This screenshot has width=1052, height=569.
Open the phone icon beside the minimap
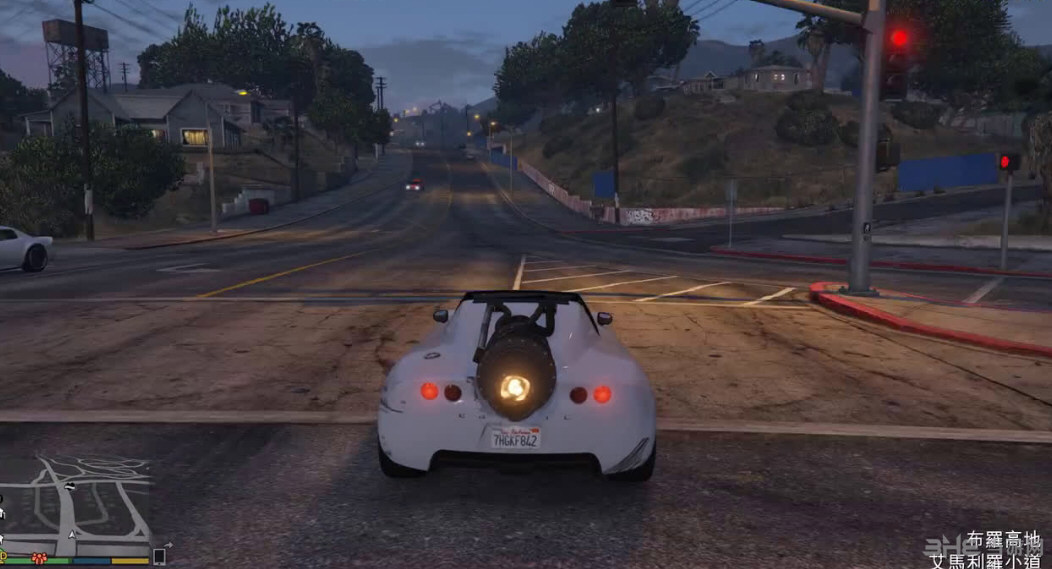pyautogui.click(x=159, y=556)
